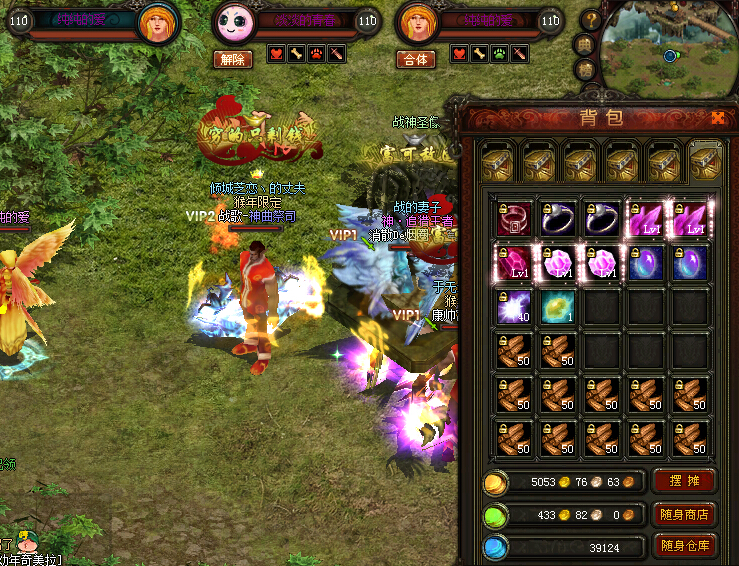The width and height of the screenshot is (739, 566).
Task: Choose the purple starburst item with 40
Action: 514,307
